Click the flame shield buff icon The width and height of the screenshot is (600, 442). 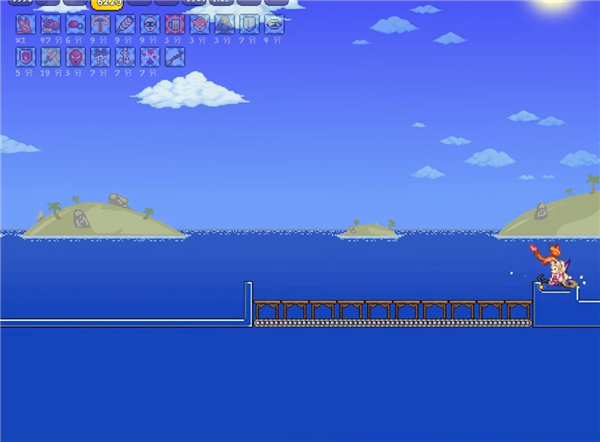(x=25, y=56)
